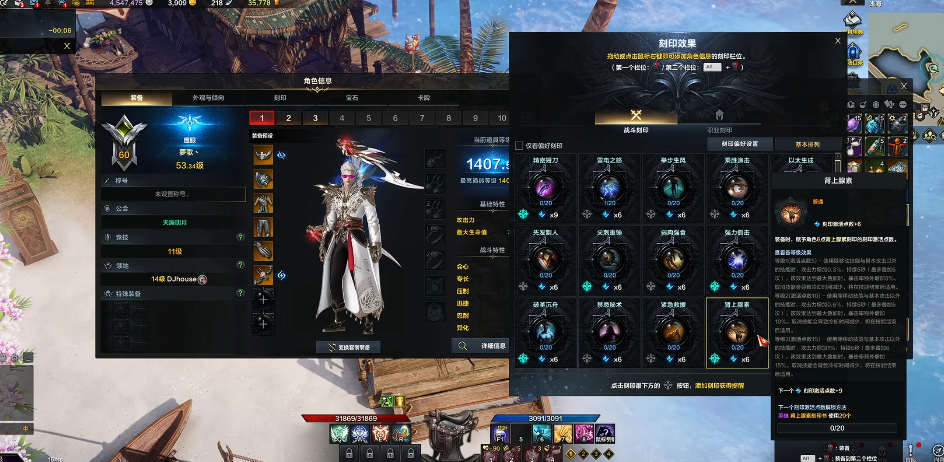944x462 pixels.
Task: Switch to the 宝石 gems tab
Action: pos(352,98)
